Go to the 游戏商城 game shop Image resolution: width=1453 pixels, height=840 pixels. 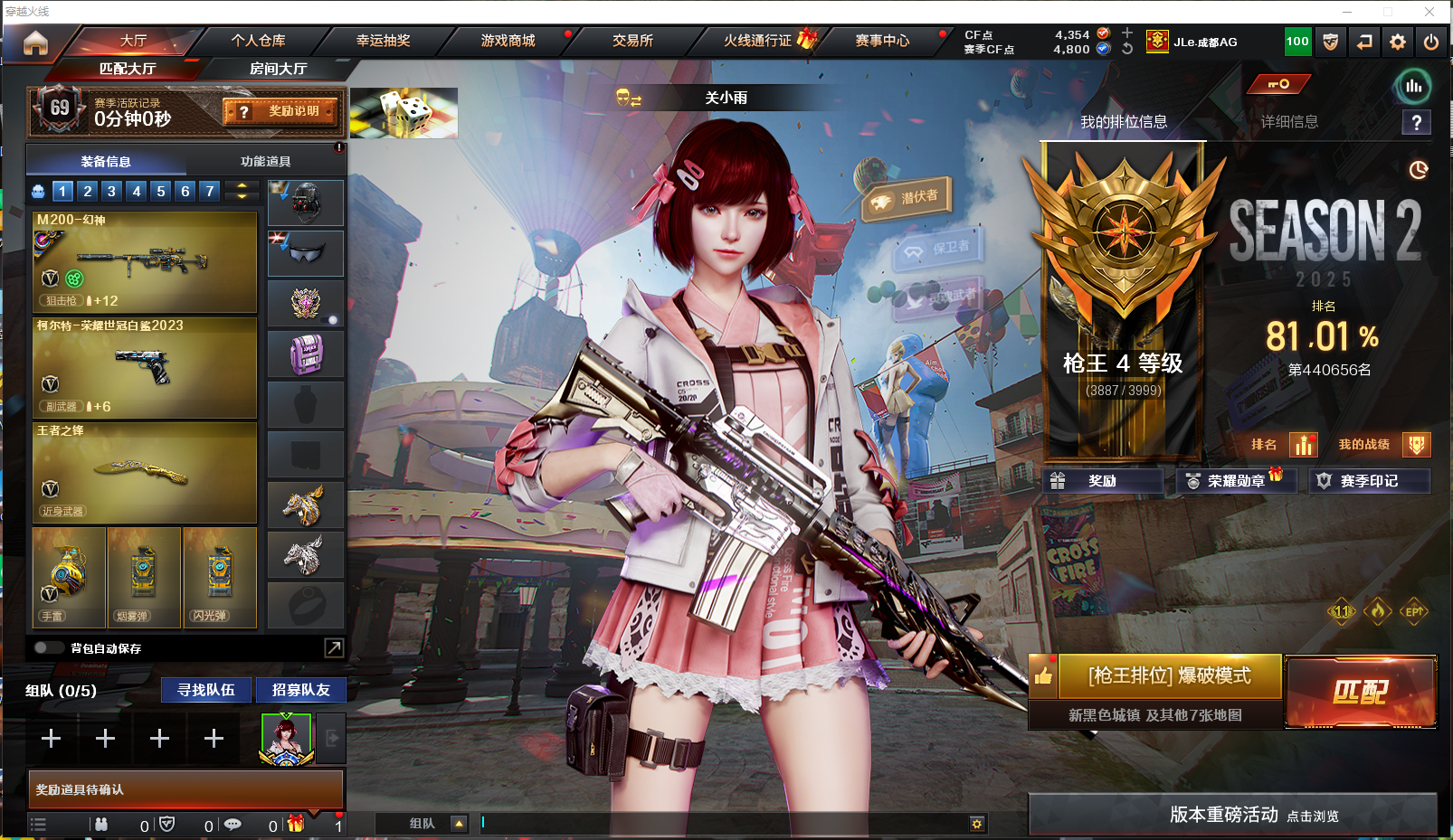click(508, 41)
